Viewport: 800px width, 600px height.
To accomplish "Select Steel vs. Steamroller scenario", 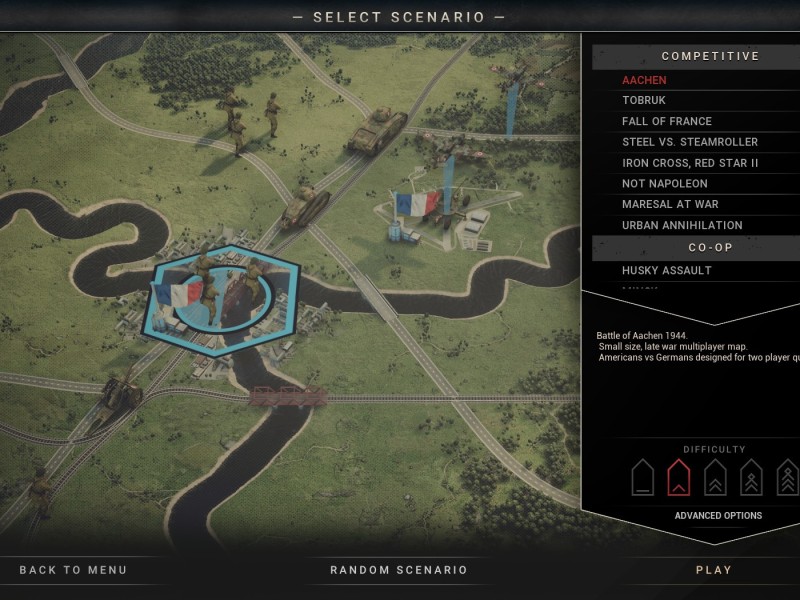I will click(690, 142).
